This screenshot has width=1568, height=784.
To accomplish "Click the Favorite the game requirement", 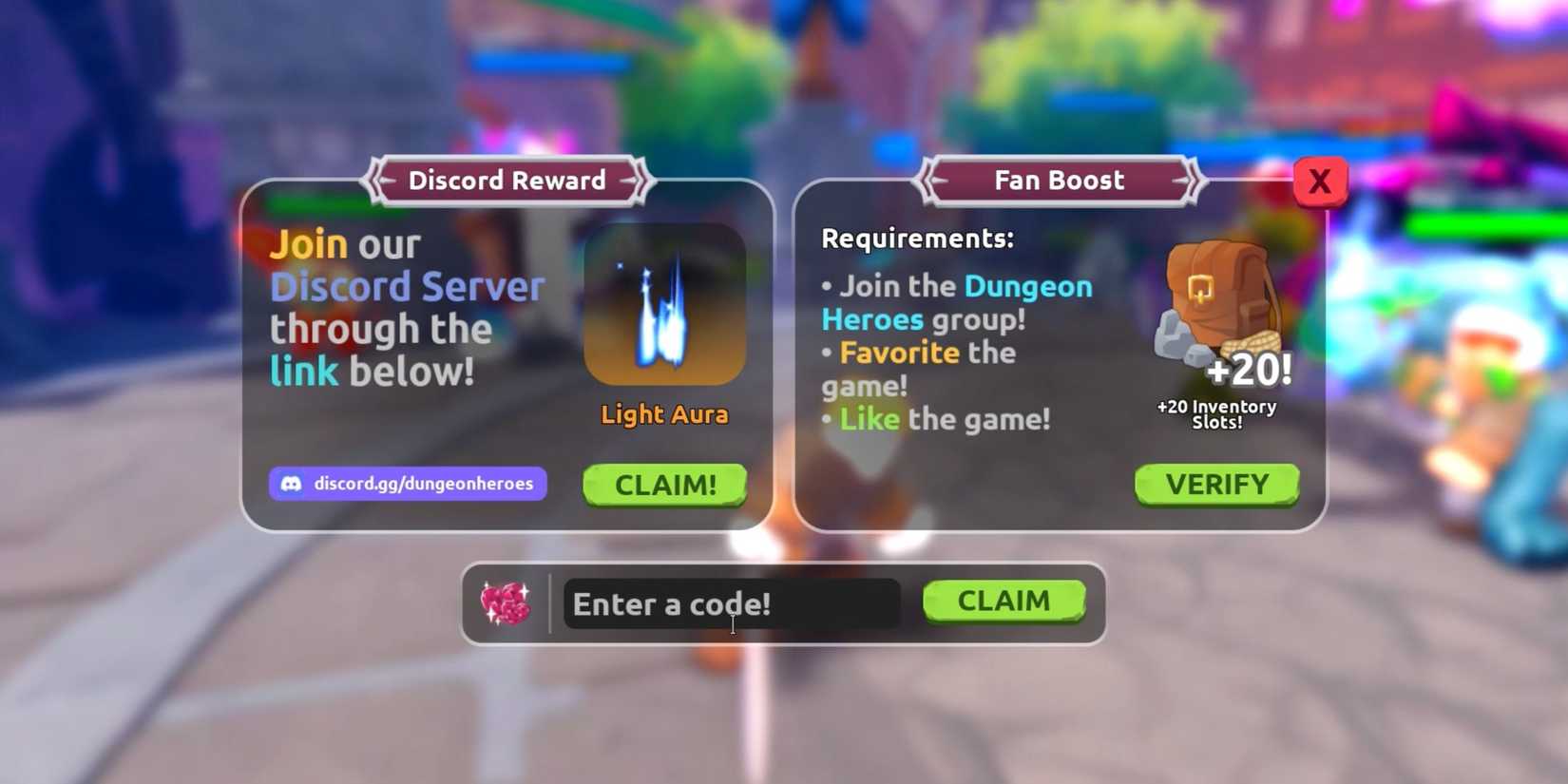I will pyautogui.click(x=917, y=368).
